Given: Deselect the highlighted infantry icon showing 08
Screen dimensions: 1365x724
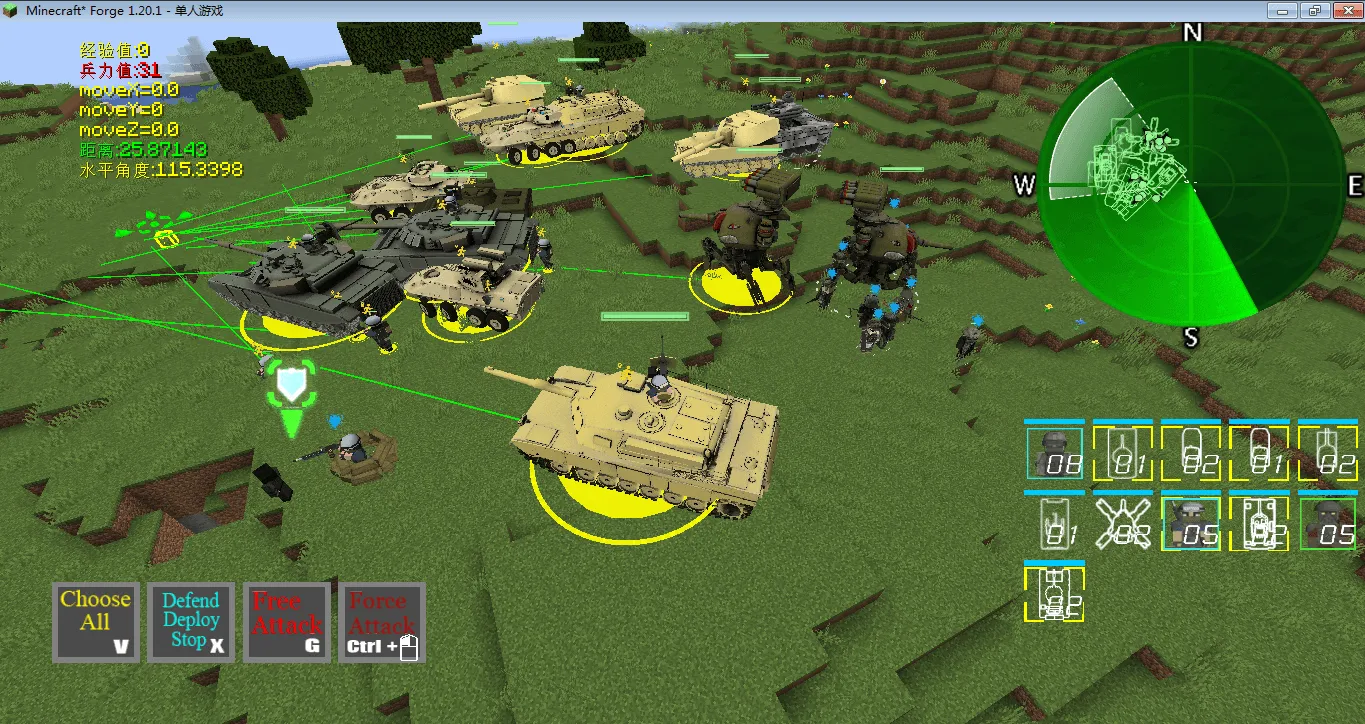Looking at the screenshot, I should 1055,452.
